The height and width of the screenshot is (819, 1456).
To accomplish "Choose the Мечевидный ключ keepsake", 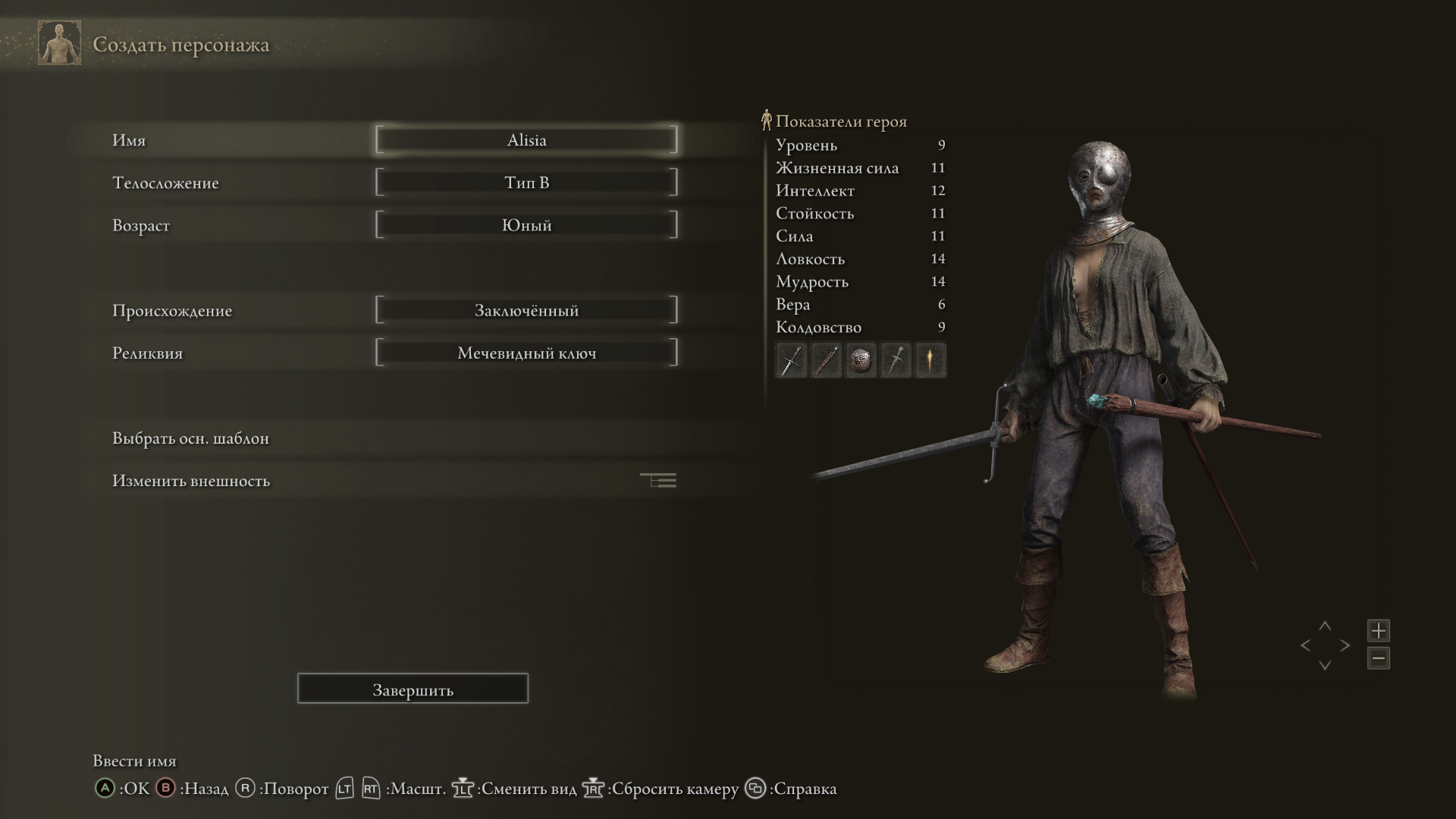I will tap(526, 353).
